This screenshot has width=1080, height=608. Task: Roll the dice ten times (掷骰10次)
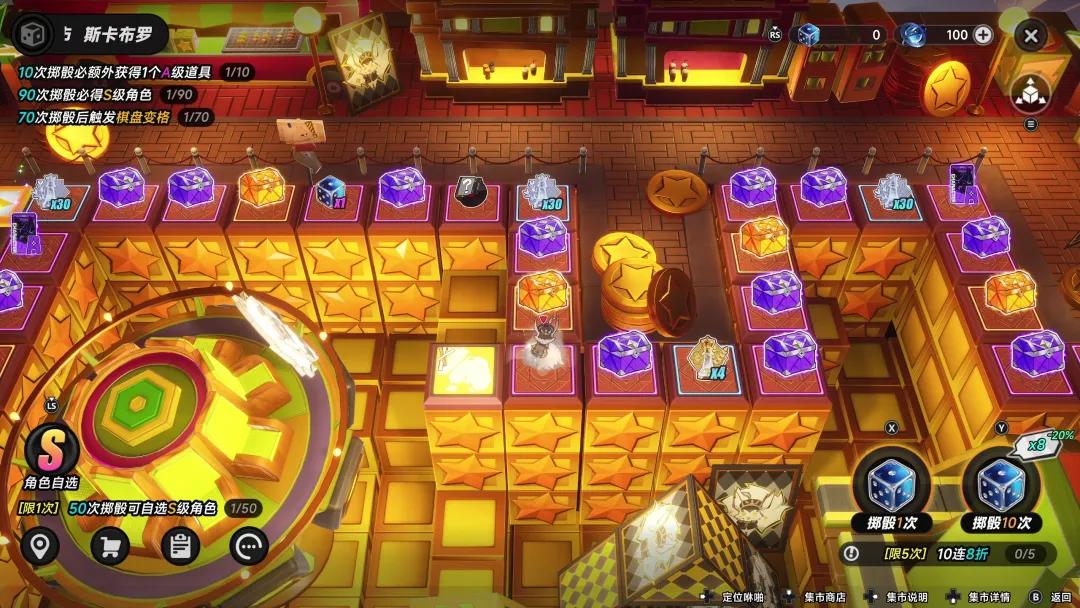pyautogui.click(x=1001, y=487)
